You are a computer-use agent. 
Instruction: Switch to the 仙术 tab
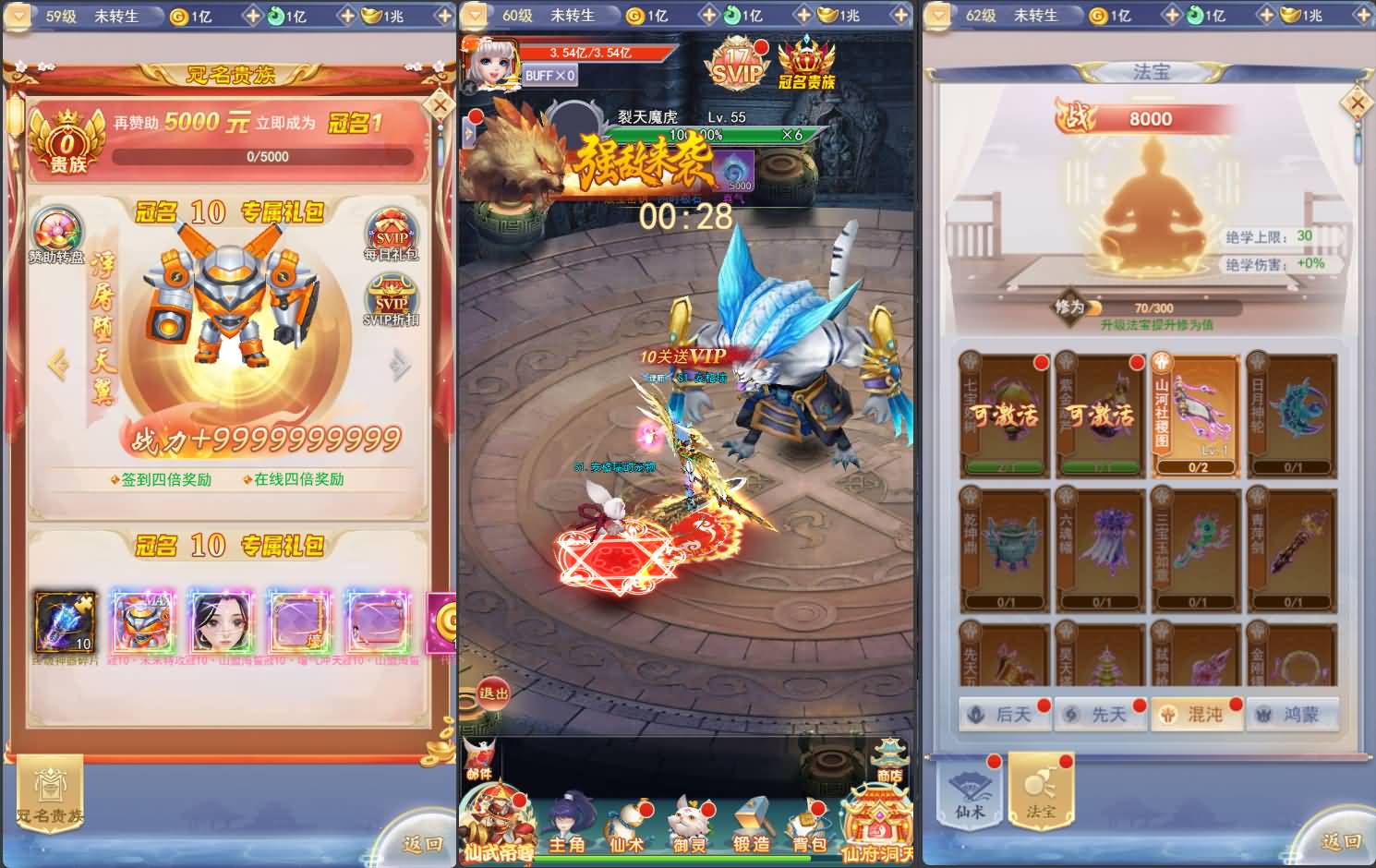[968, 792]
